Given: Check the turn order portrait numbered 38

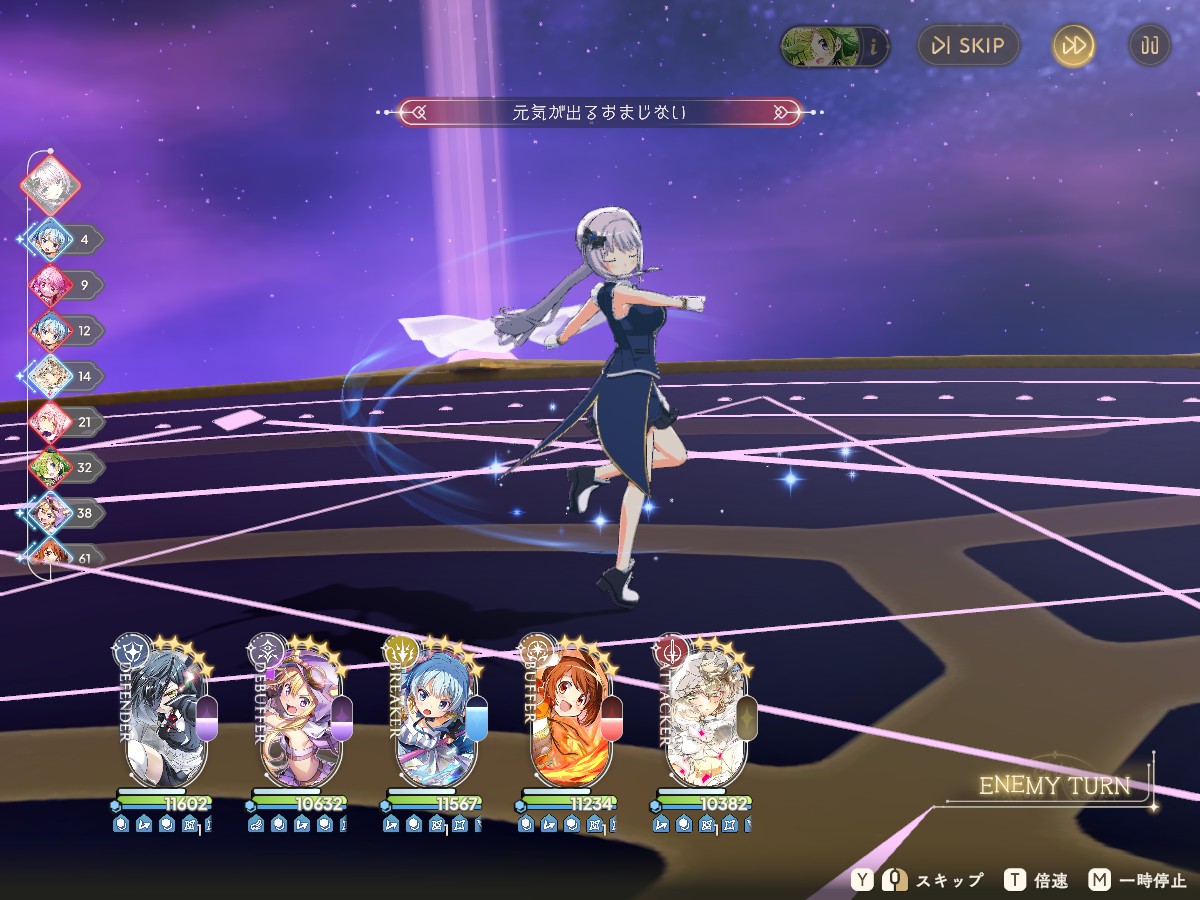Looking at the screenshot, I should (x=49, y=514).
